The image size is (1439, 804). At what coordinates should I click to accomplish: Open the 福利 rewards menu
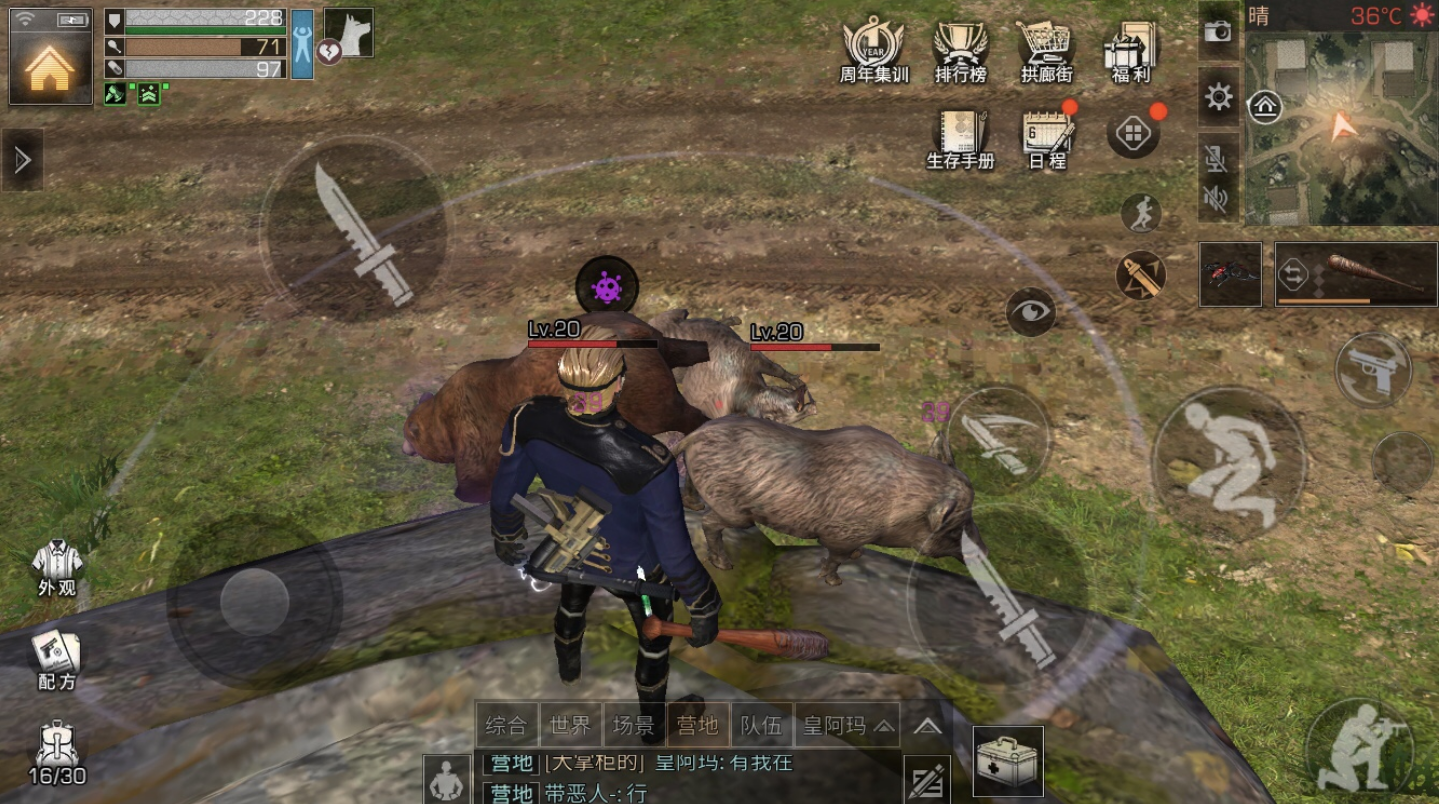(x=1131, y=52)
